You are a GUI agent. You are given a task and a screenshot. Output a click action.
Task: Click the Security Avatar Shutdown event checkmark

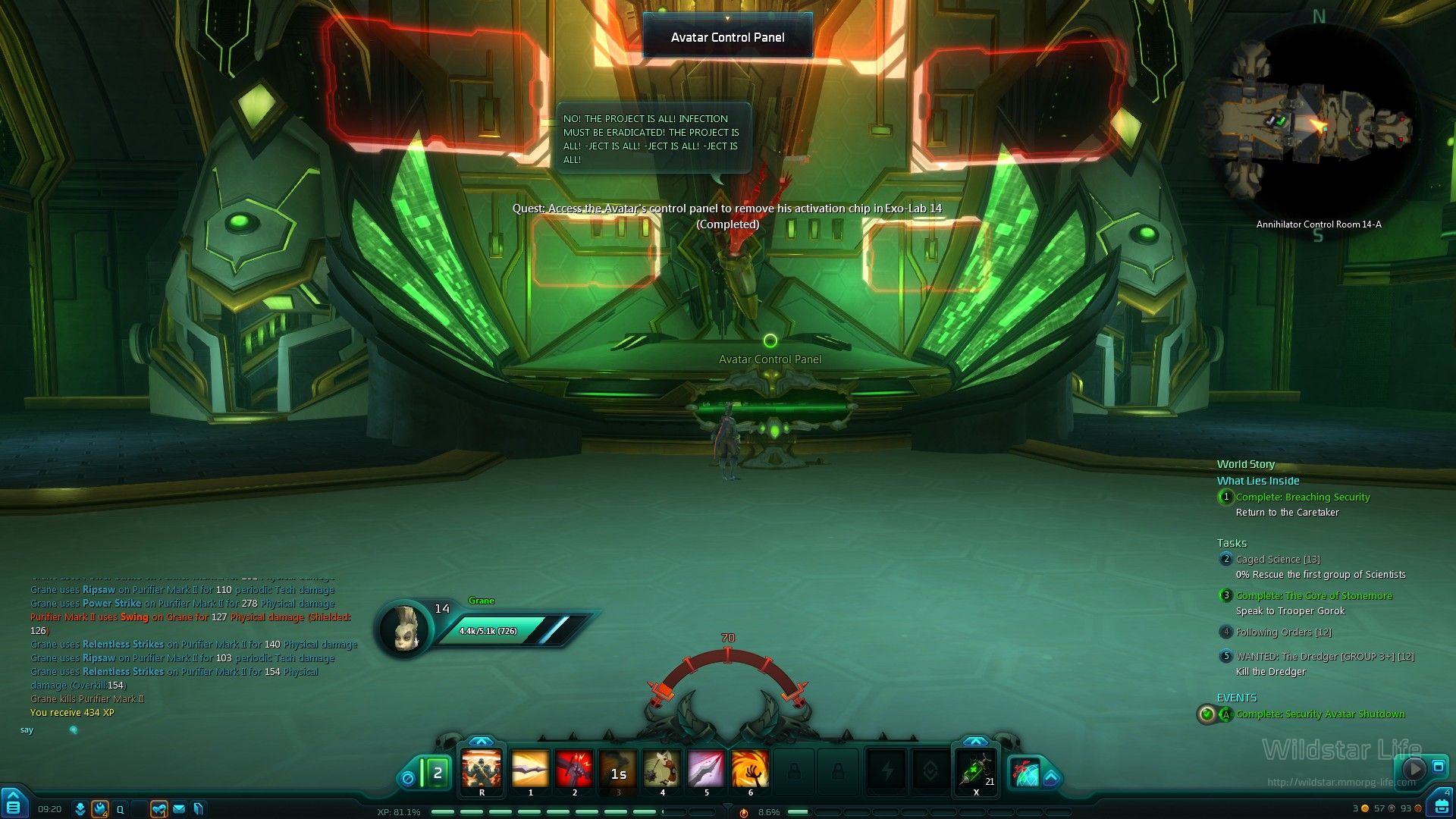[1207, 714]
